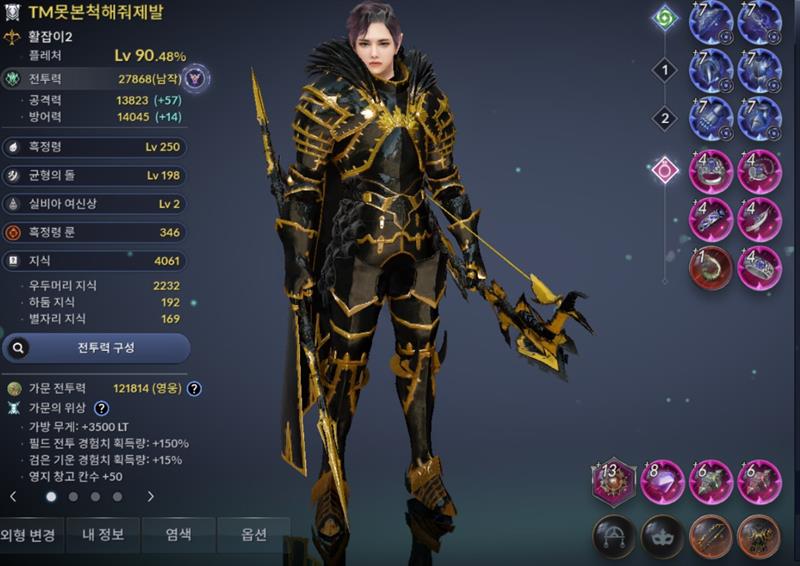Go to the next family prestige page arrow

151,496
